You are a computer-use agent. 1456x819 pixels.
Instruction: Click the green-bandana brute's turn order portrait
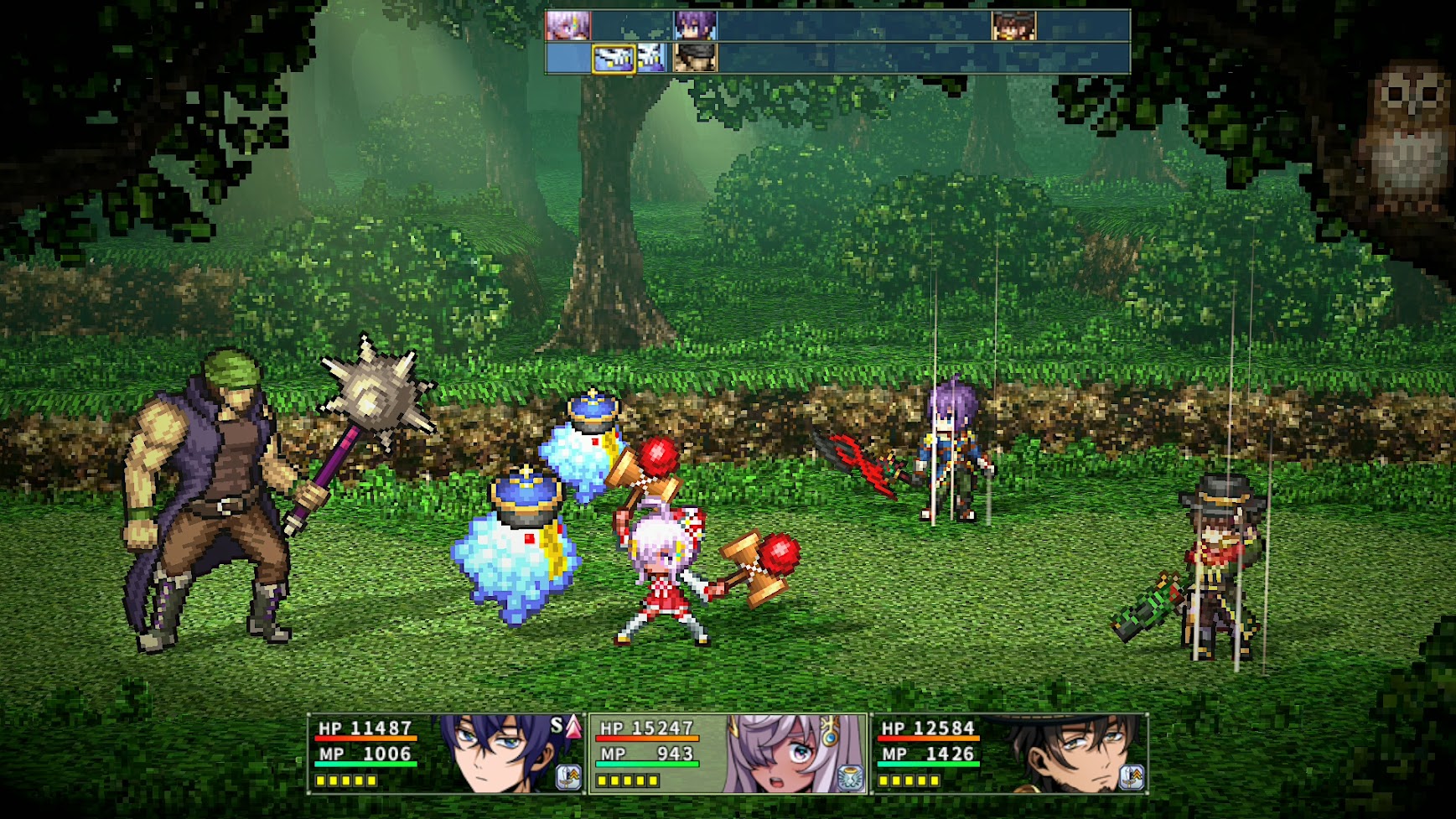point(696,59)
